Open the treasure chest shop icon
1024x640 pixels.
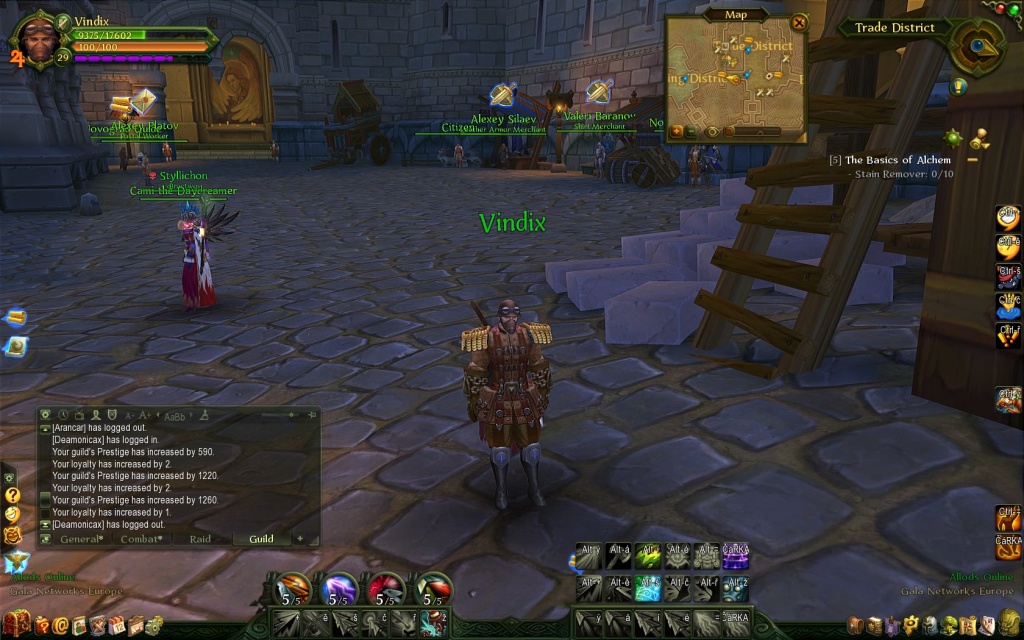[18, 626]
